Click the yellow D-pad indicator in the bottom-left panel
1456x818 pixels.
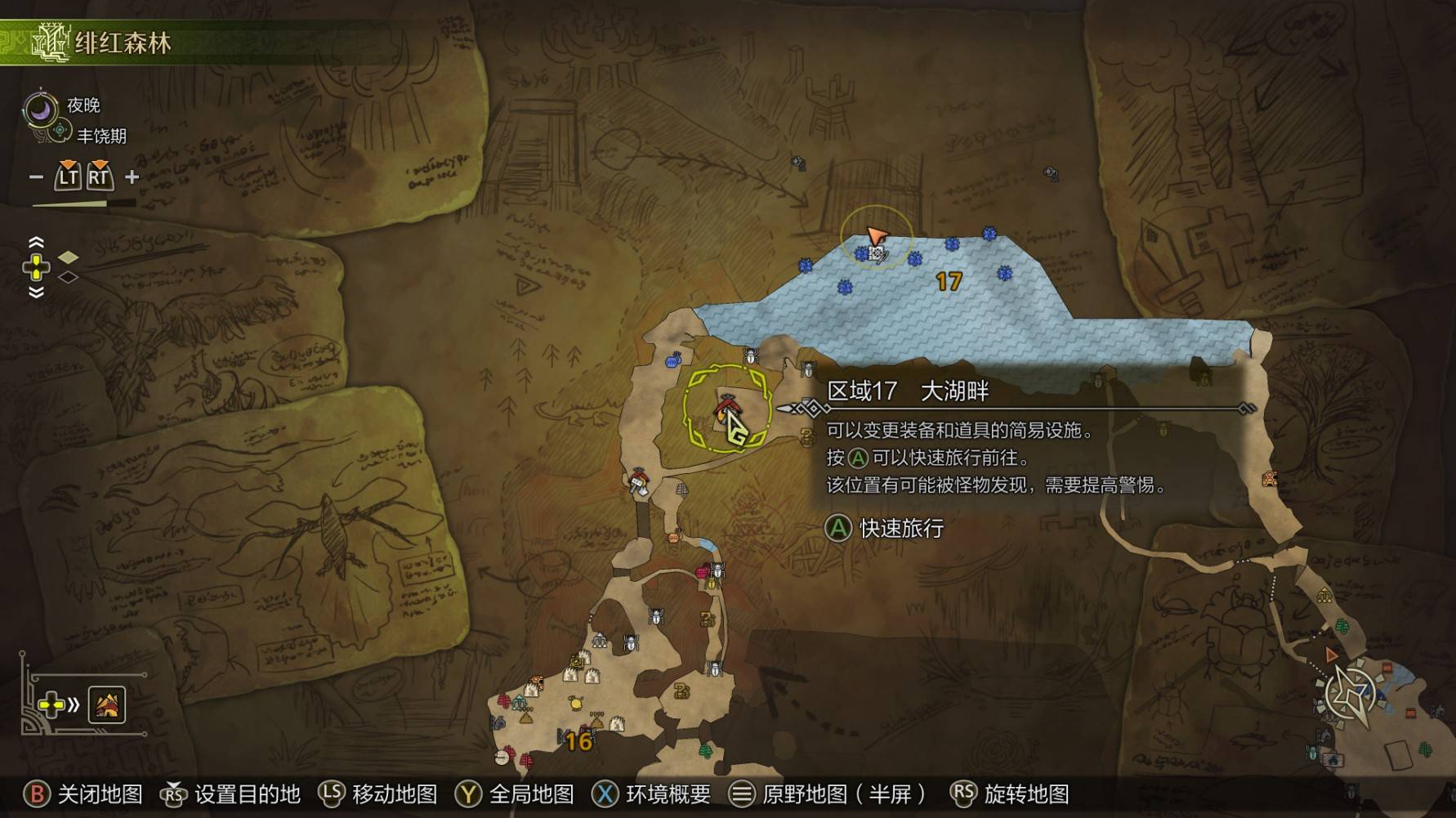(51, 704)
